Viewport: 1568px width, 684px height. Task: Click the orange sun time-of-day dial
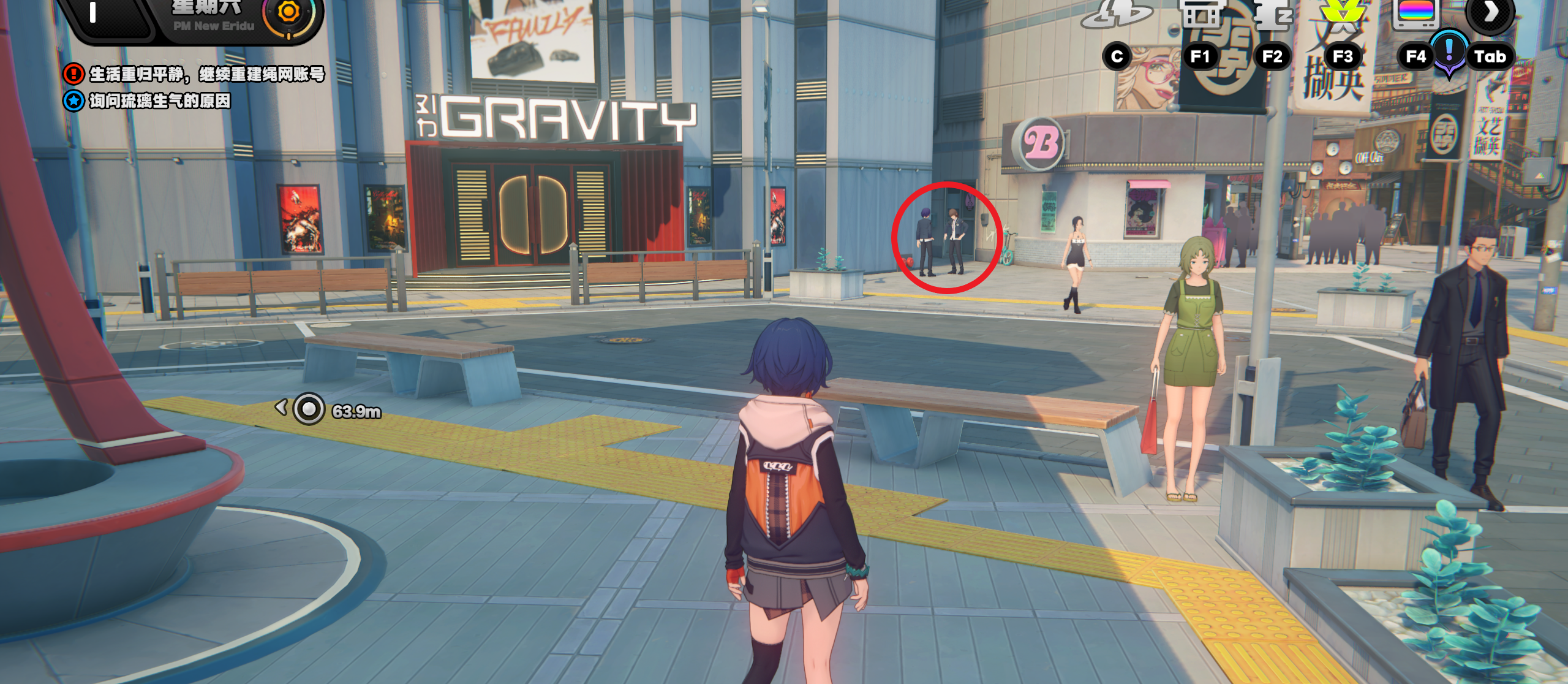(x=289, y=12)
